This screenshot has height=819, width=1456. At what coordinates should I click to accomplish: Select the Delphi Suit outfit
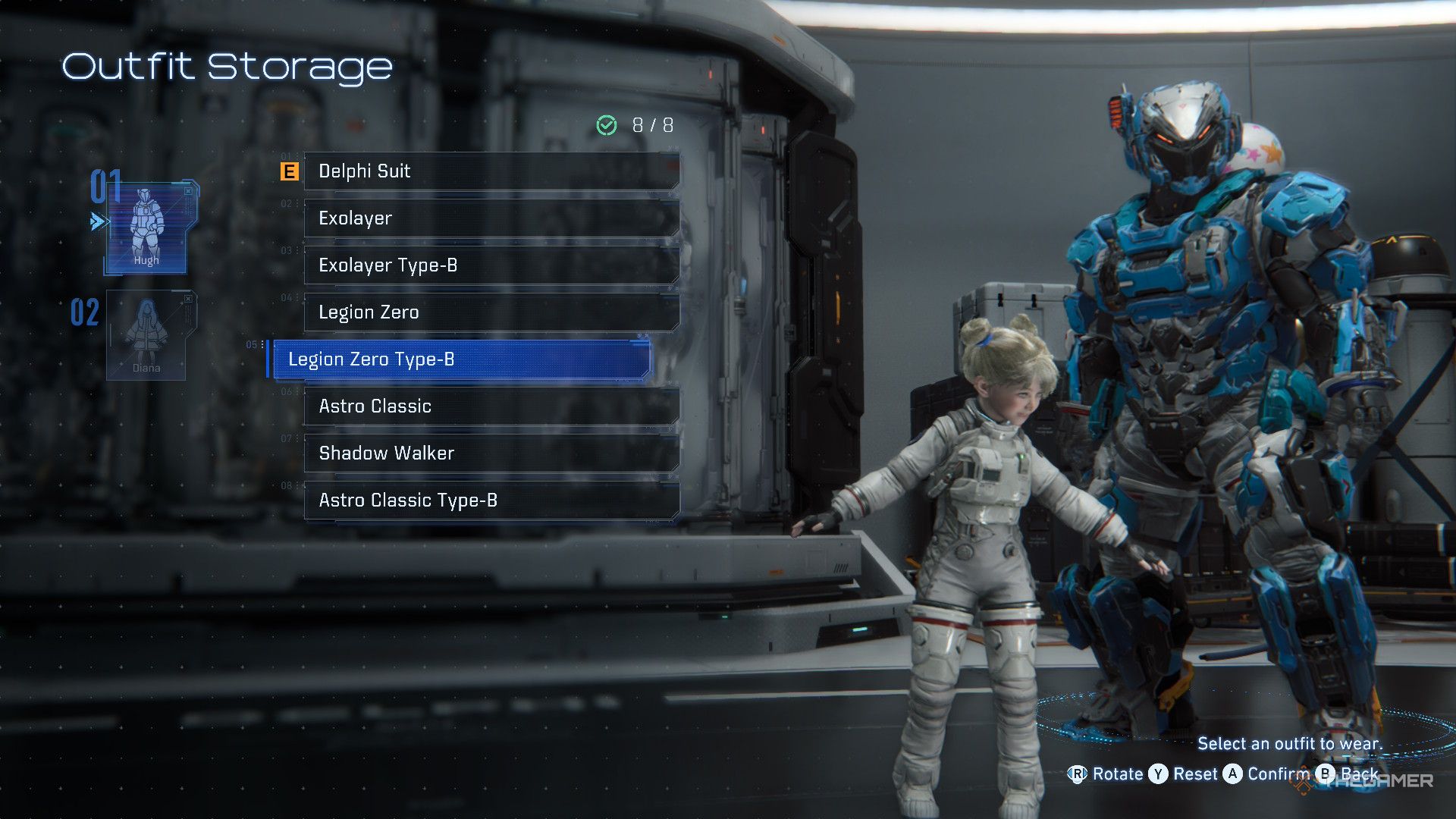tap(491, 171)
